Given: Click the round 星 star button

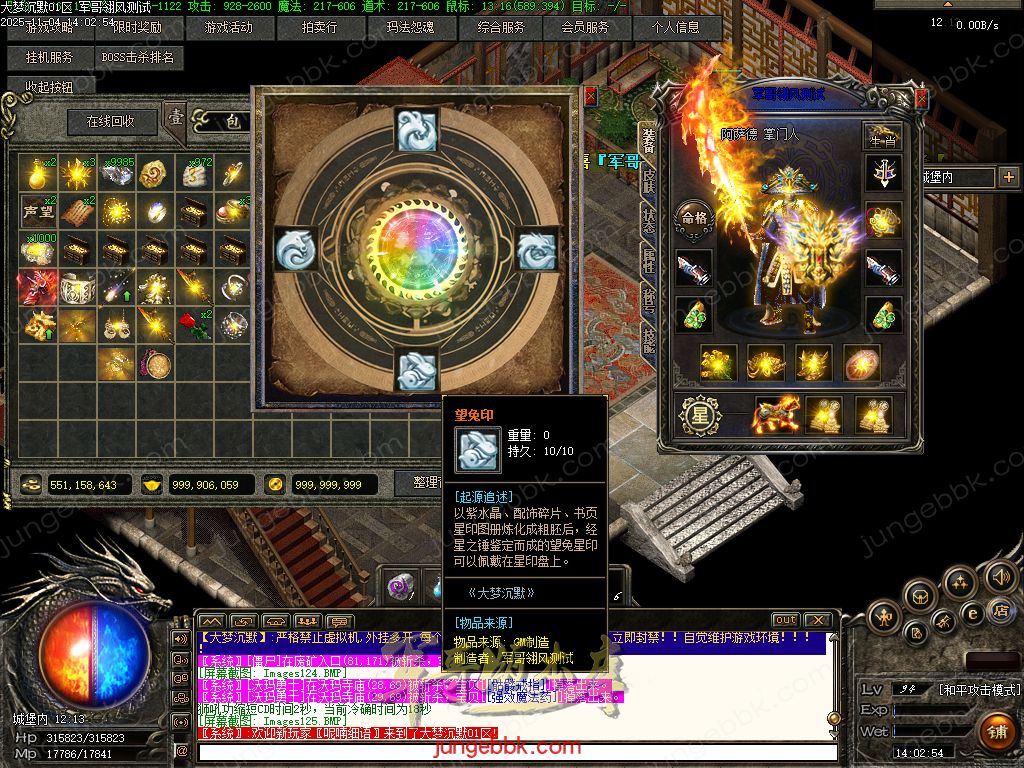Looking at the screenshot, I should click(x=697, y=412).
